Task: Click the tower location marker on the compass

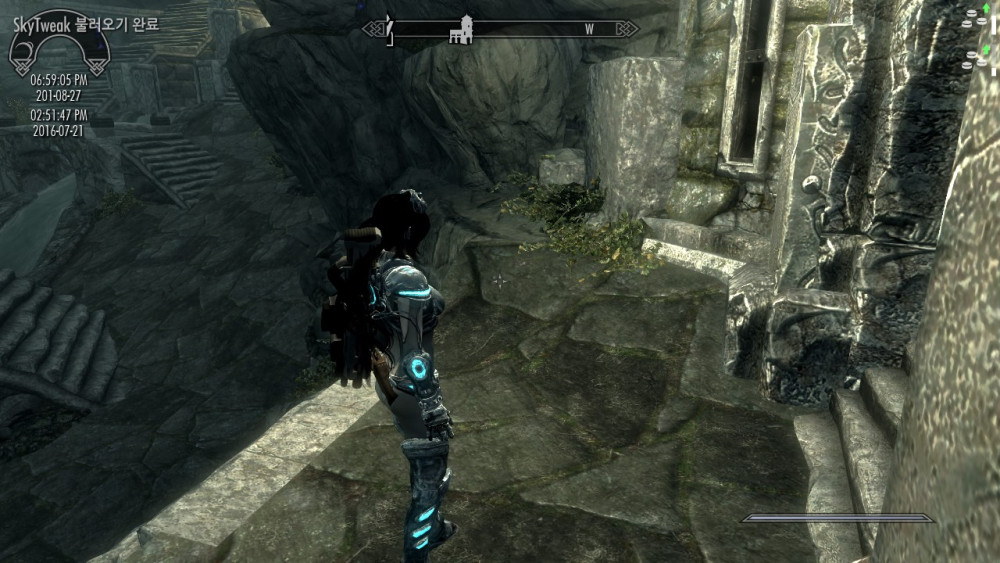Action: 461,30
